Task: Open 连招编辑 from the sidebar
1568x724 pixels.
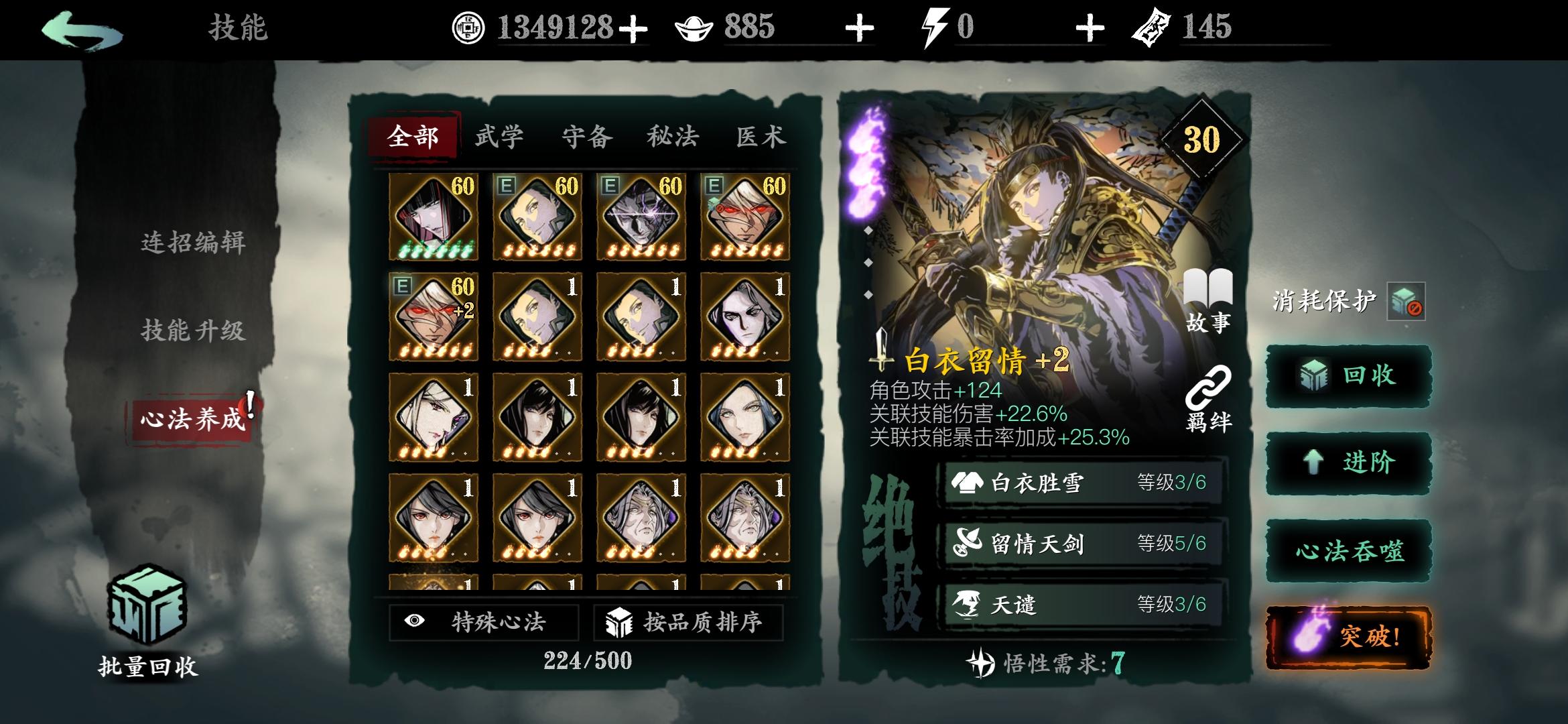Action: [x=194, y=245]
